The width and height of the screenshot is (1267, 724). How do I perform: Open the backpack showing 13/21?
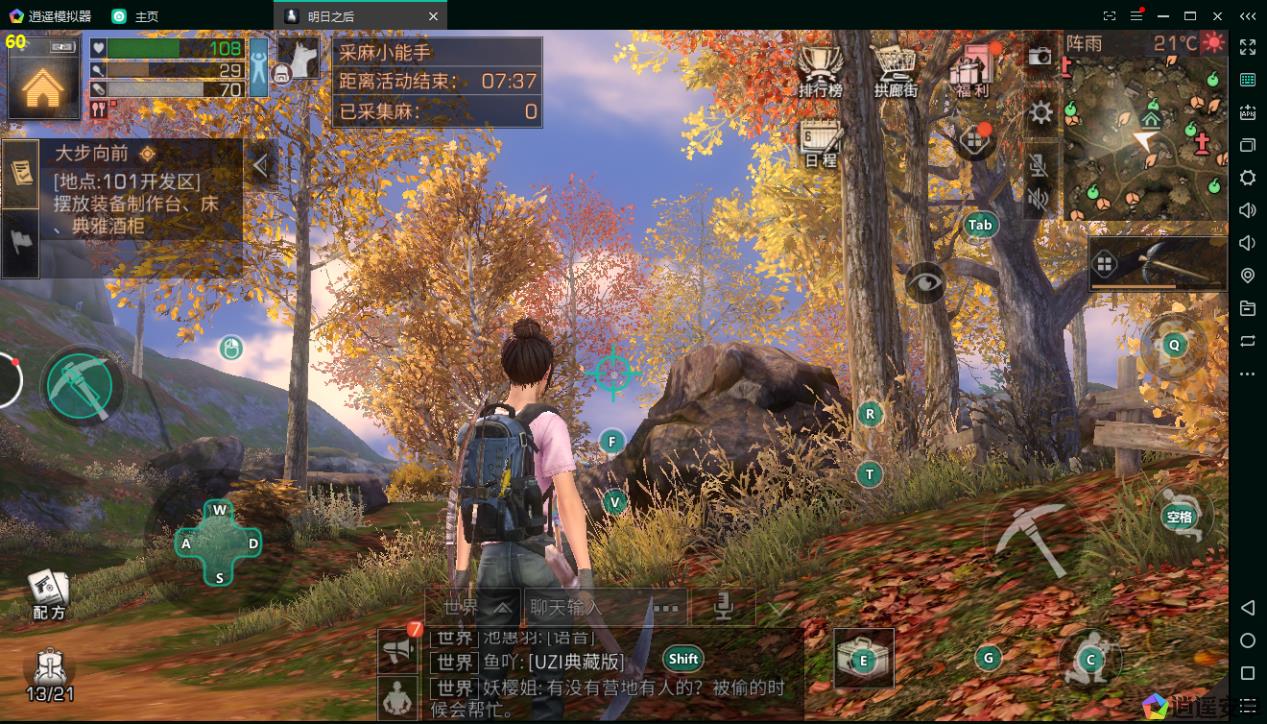[x=49, y=673]
